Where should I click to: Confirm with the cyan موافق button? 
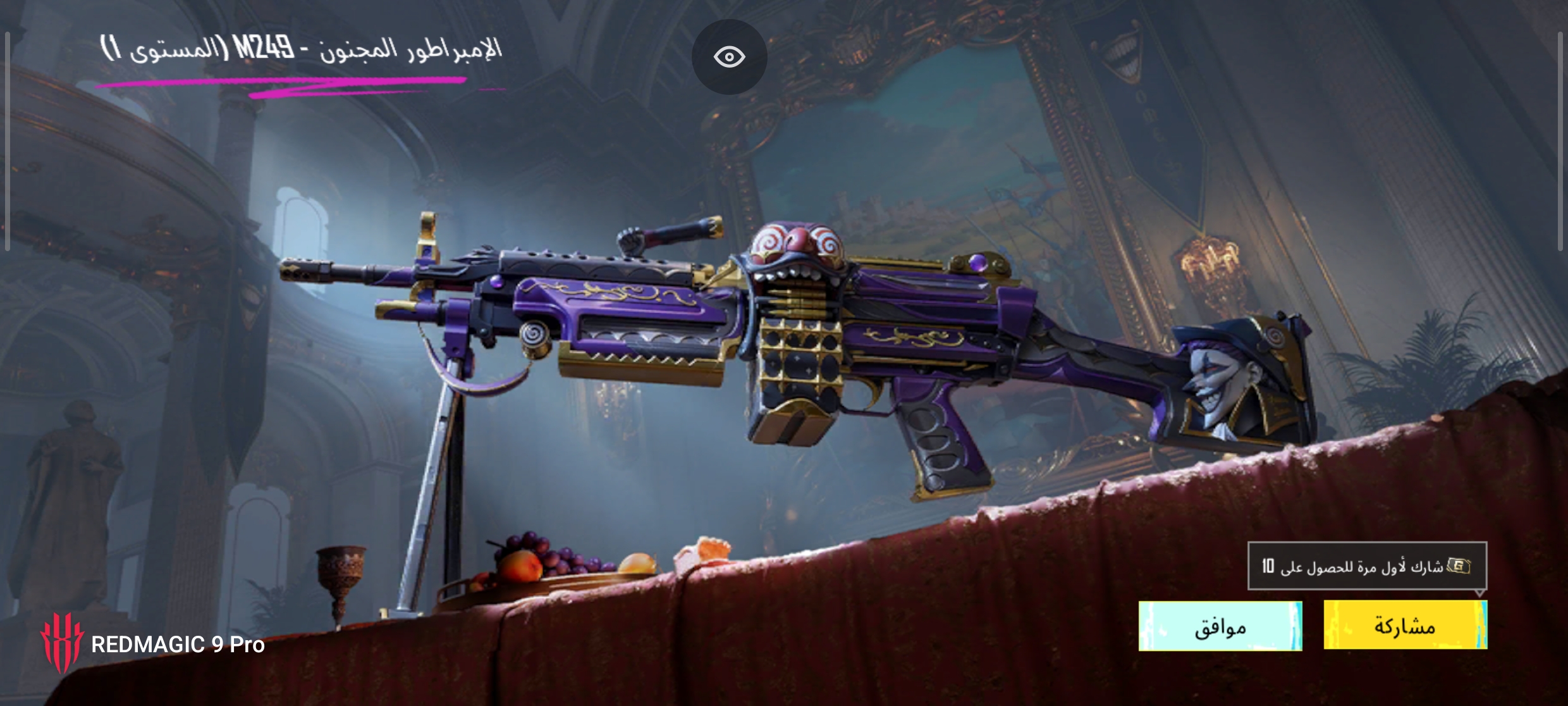click(x=1220, y=626)
